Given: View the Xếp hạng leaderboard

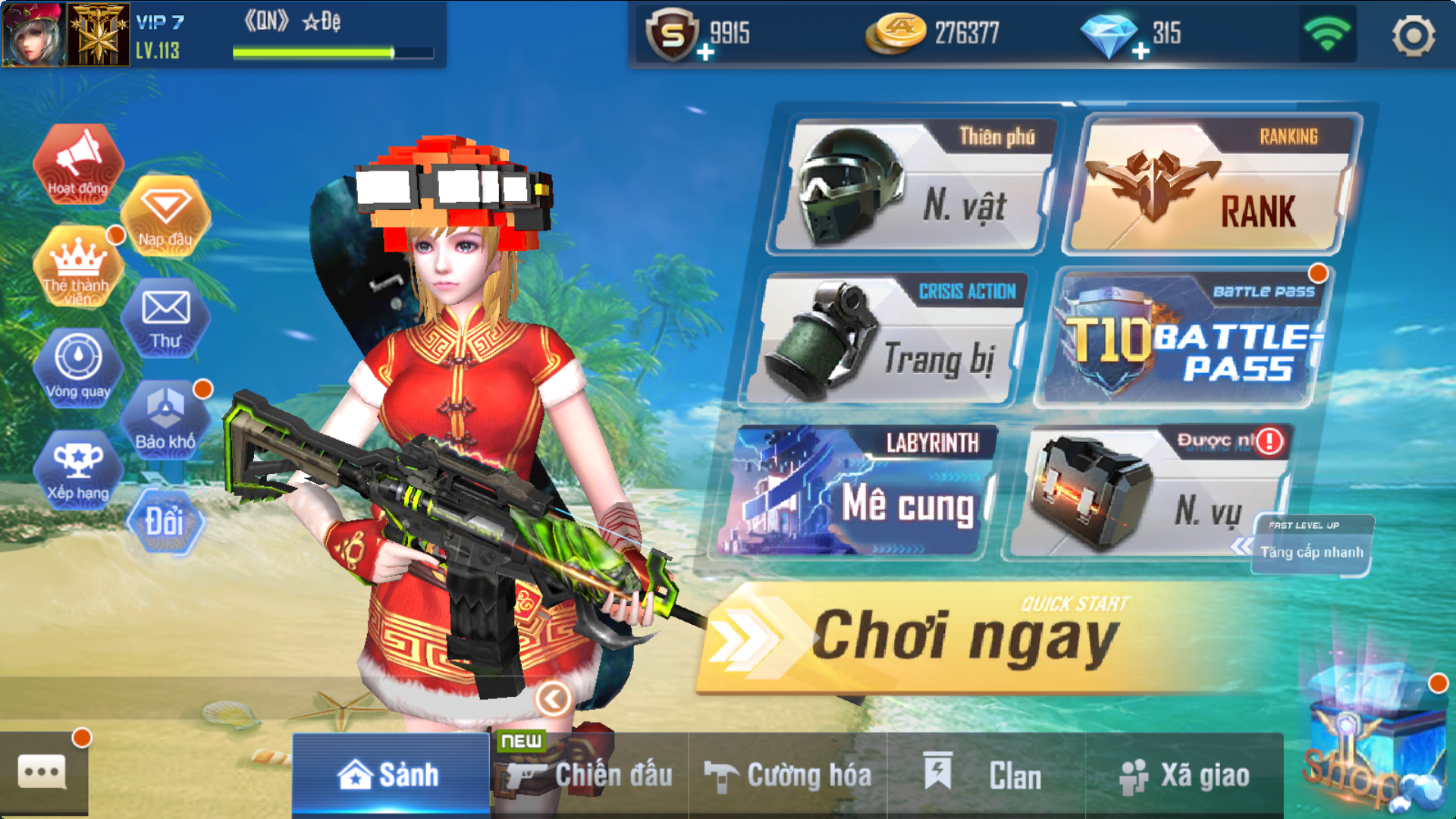Looking at the screenshot, I should (78, 470).
